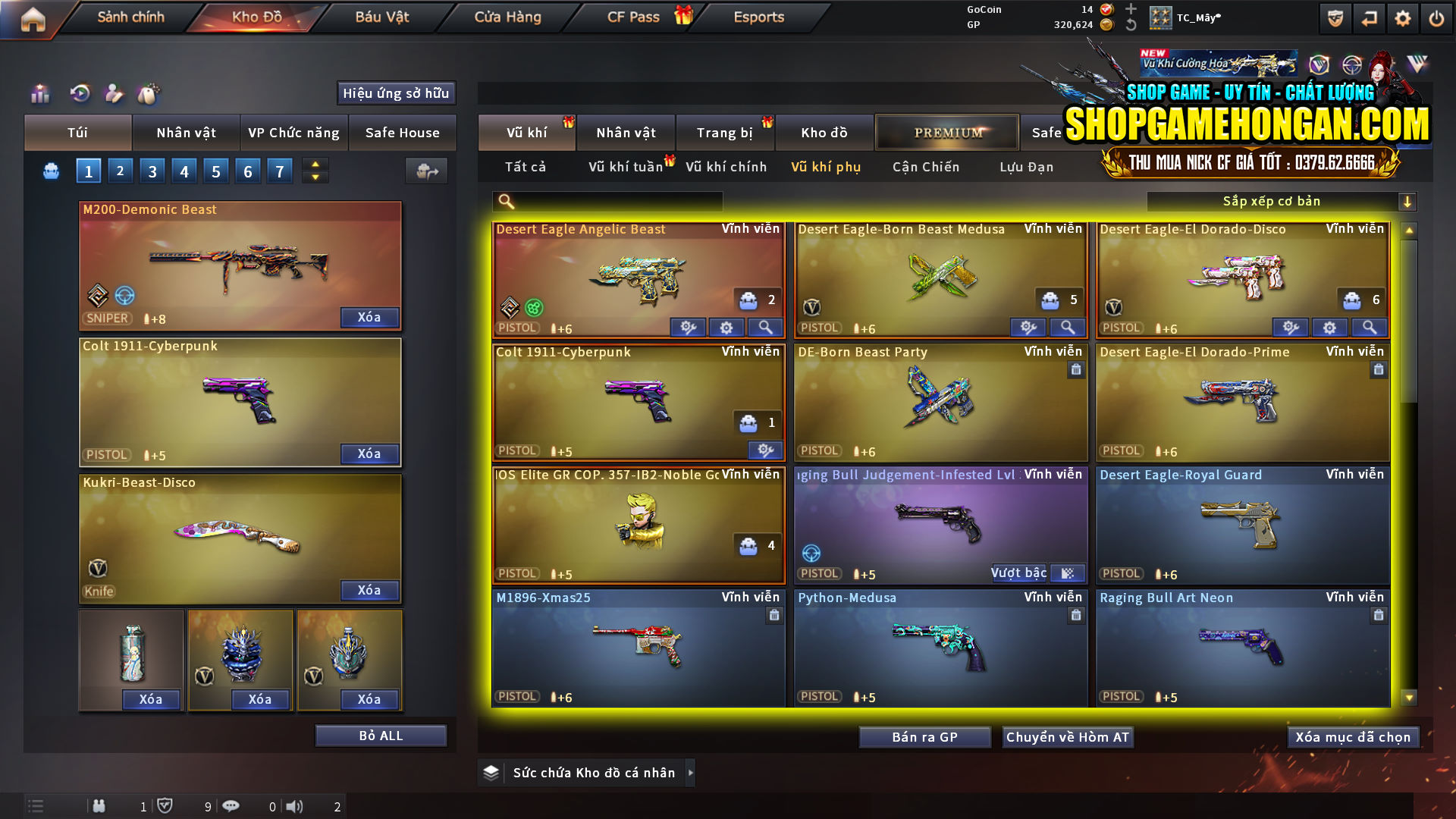Click the trash icon on DE-Born Beast Party
Image resolution: width=1456 pixels, height=819 pixels.
click(x=1075, y=370)
